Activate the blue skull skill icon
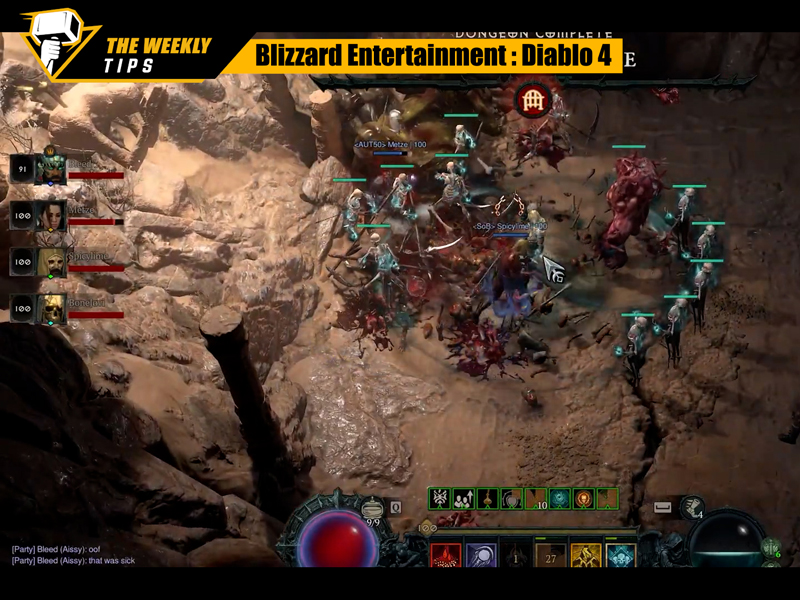 click(x=621, y=558)
